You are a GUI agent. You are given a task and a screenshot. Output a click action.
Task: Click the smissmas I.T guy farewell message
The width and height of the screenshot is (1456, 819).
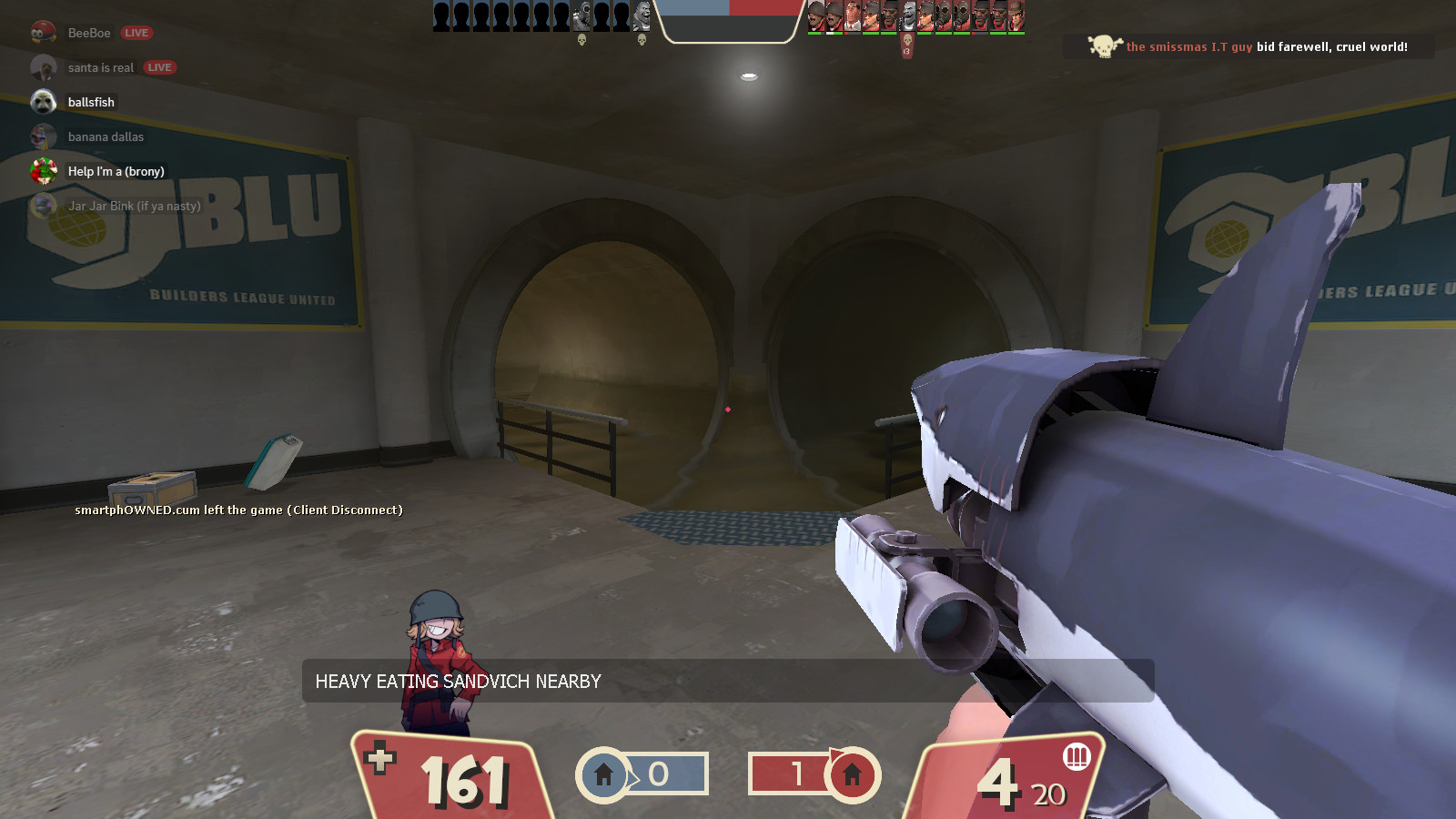(x=1265, y=43)
